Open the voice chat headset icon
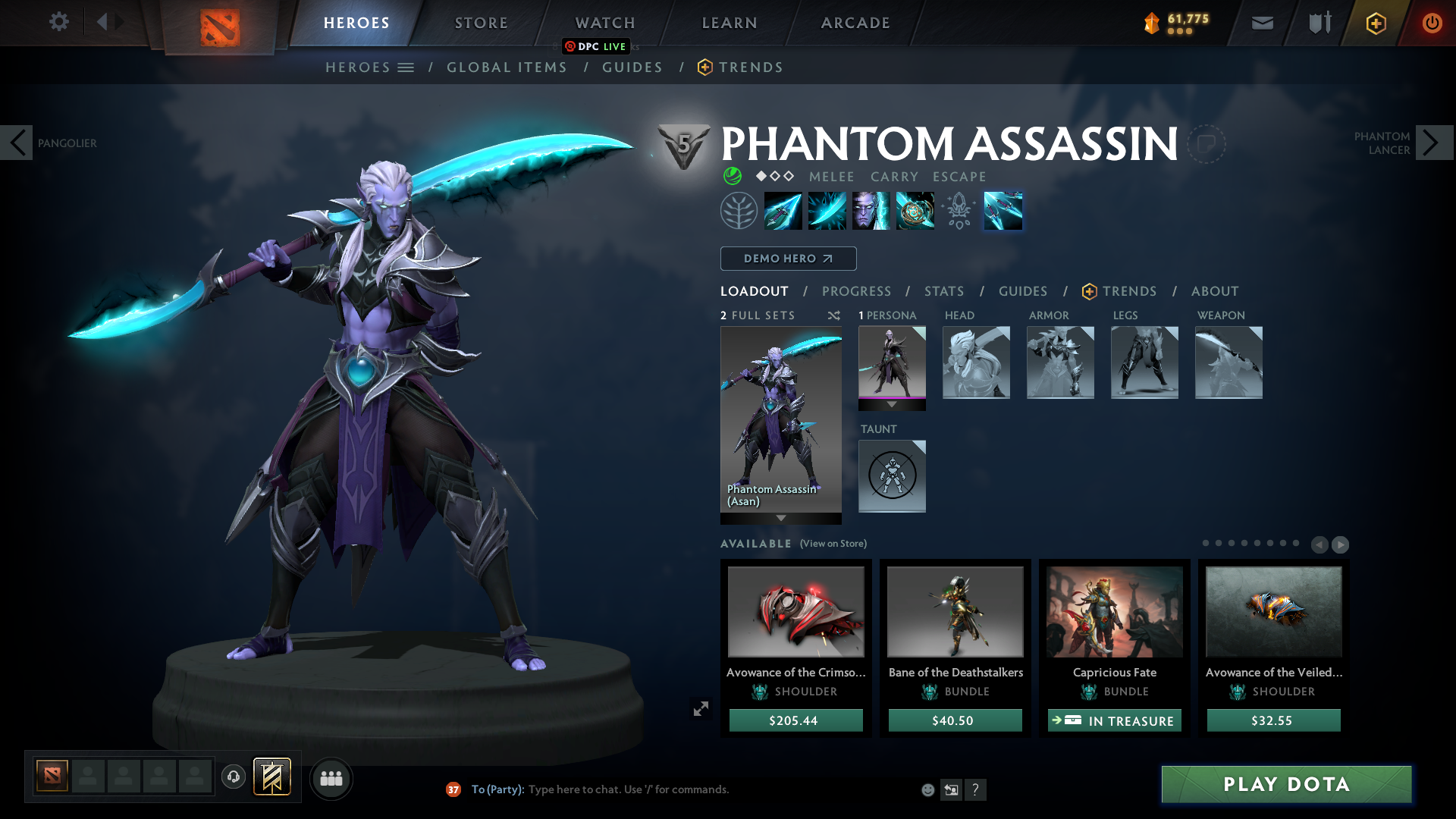The height and width of the screenshot is (819, 1456). (x=234, y=778)
